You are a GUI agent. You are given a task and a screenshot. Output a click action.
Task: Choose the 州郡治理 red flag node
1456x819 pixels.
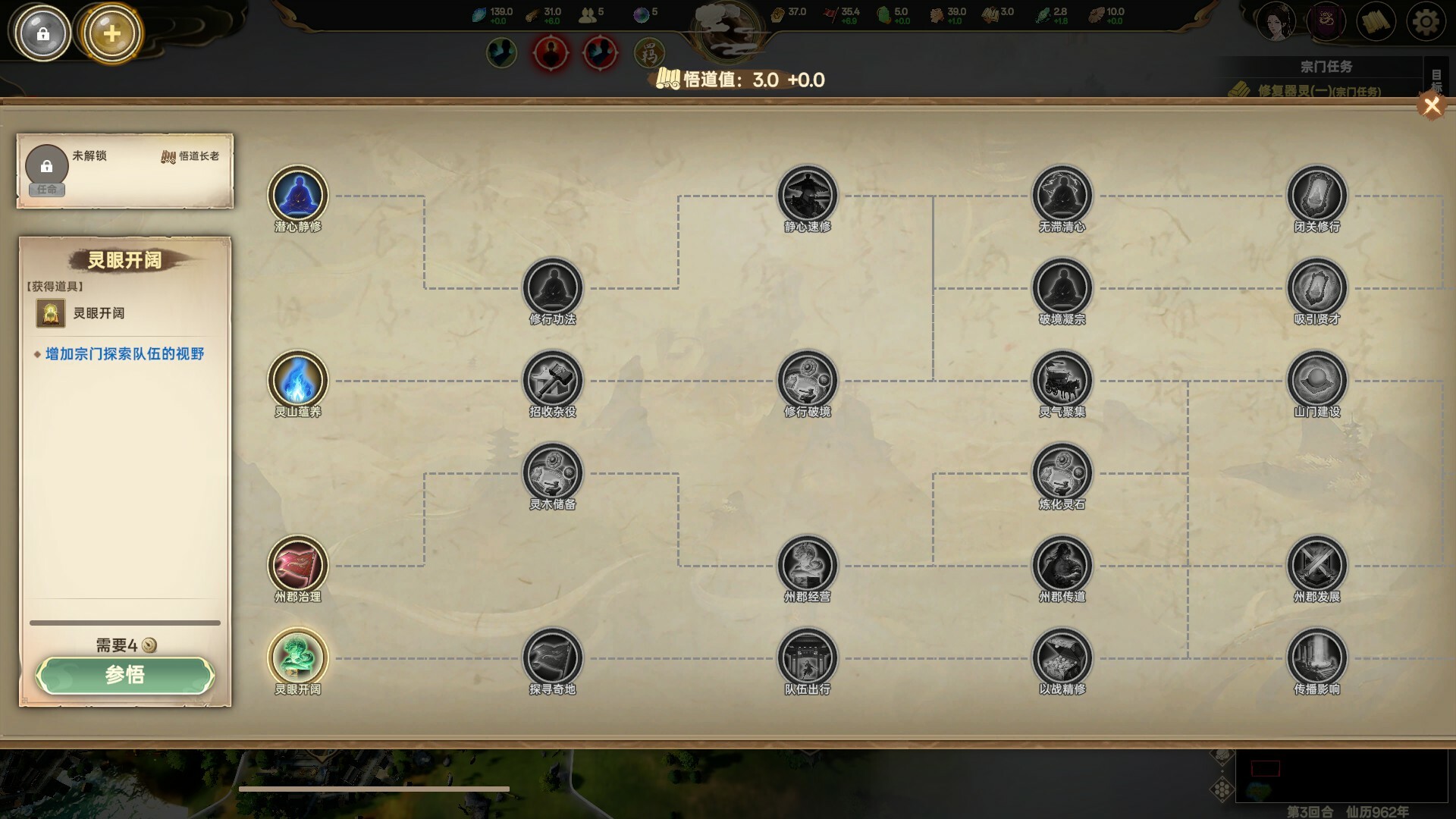coord(298,566)
